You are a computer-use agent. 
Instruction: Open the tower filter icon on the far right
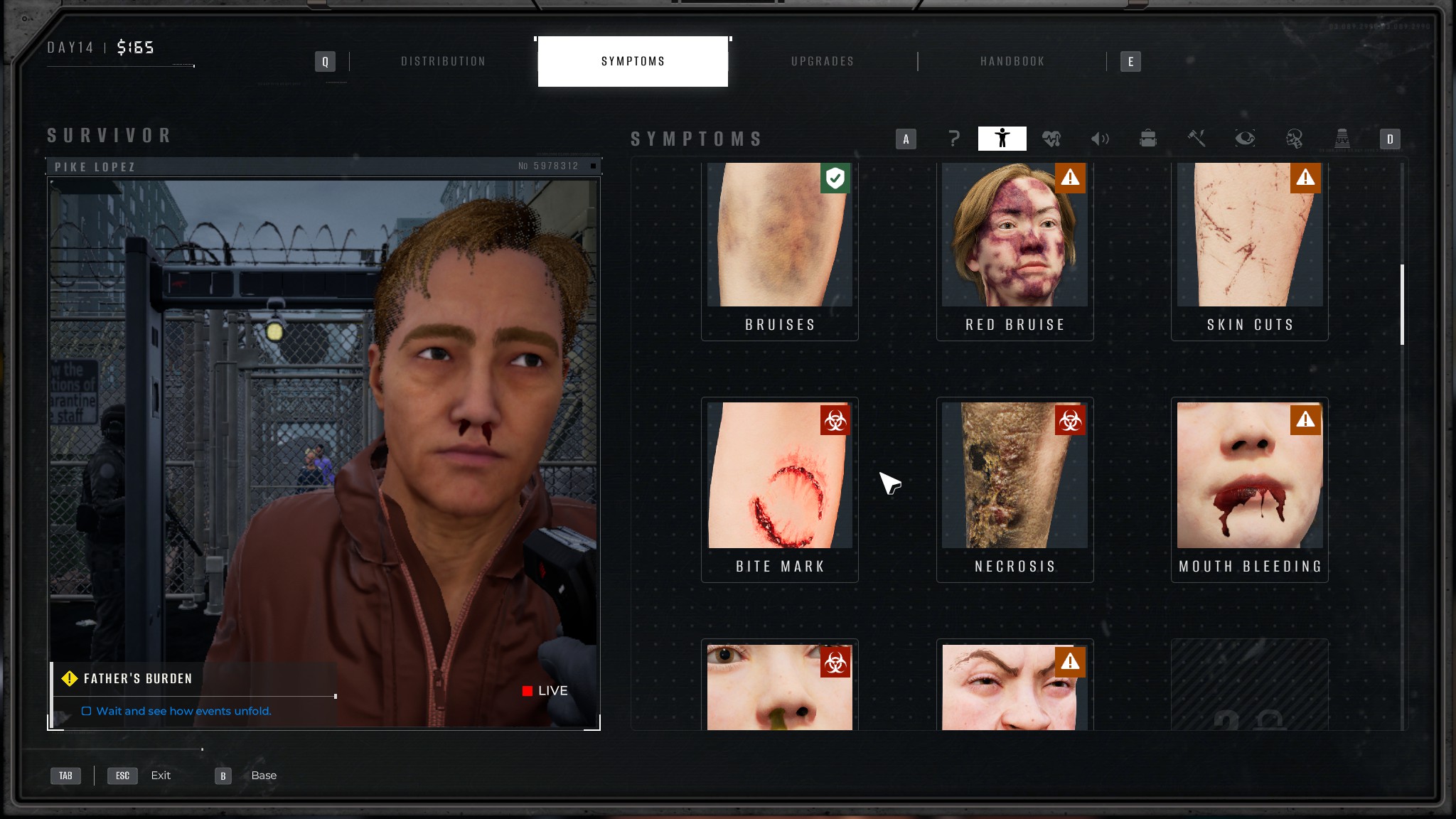tap(1342, 139)
